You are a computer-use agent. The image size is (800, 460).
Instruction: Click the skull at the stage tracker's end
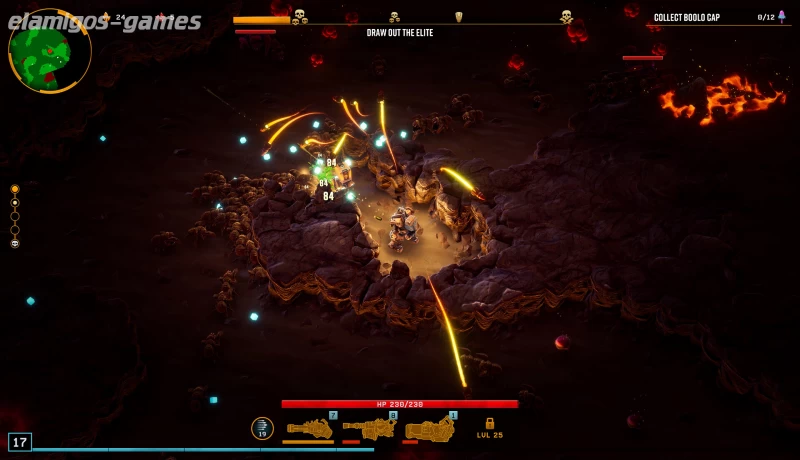click(x=15, y=243)
